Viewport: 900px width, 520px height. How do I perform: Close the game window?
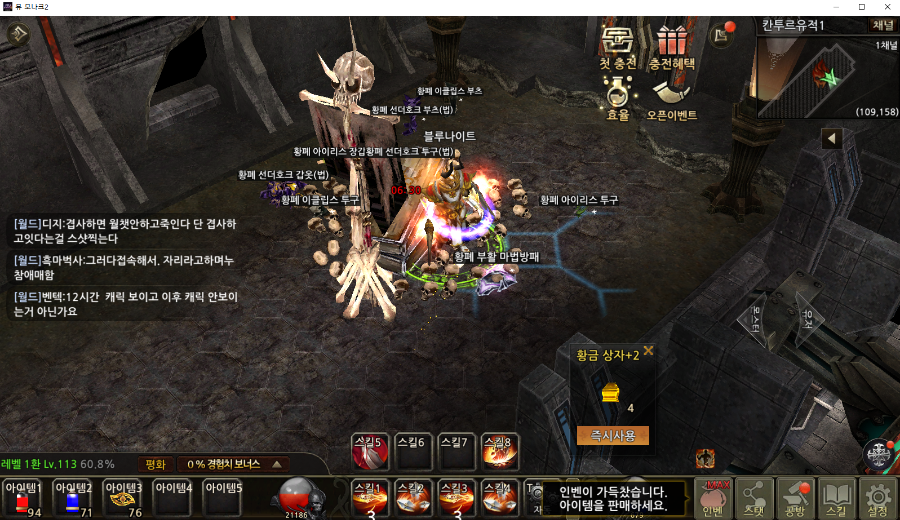coord(885,7)
